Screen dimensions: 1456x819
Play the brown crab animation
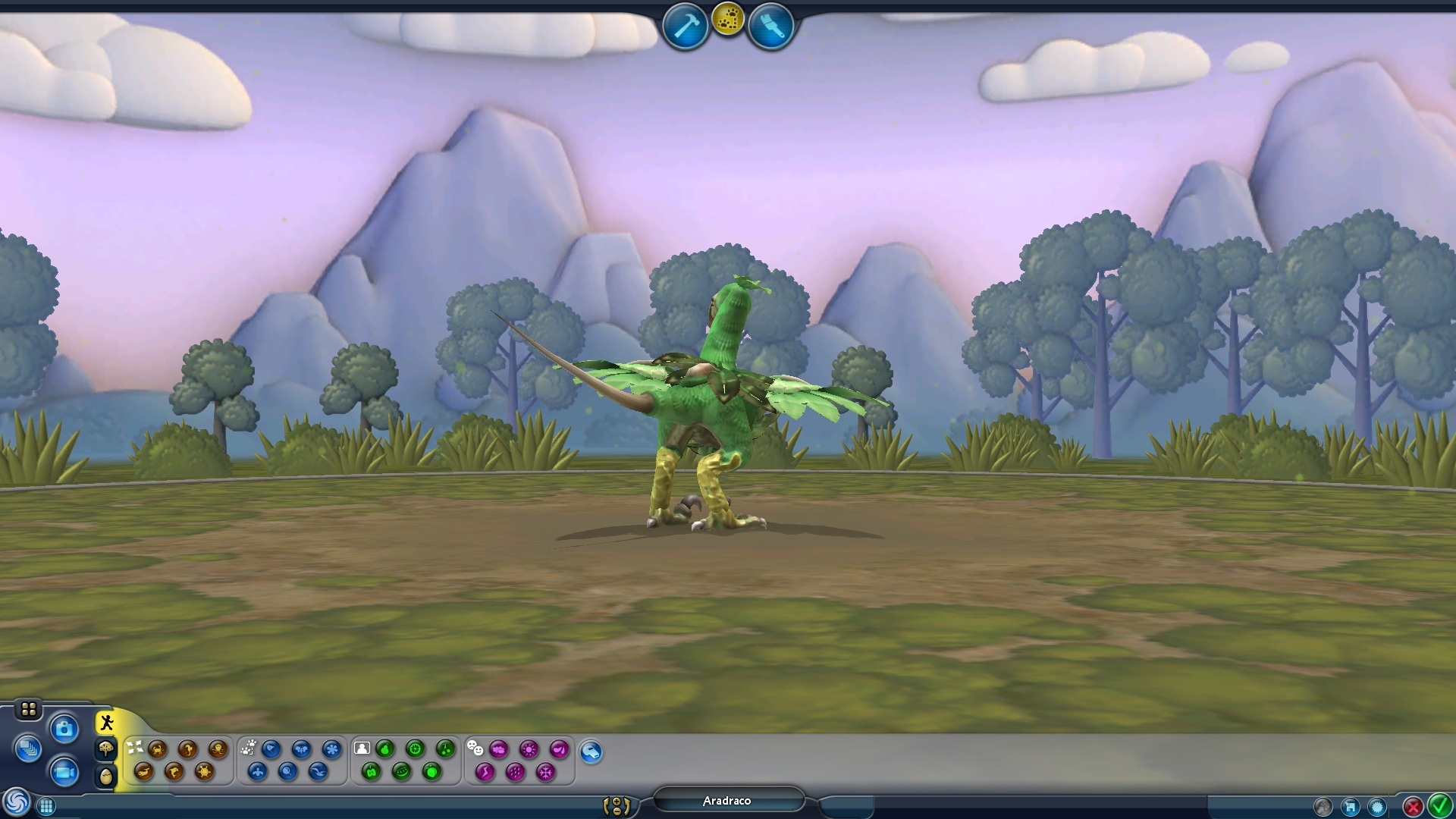[158, 749]
